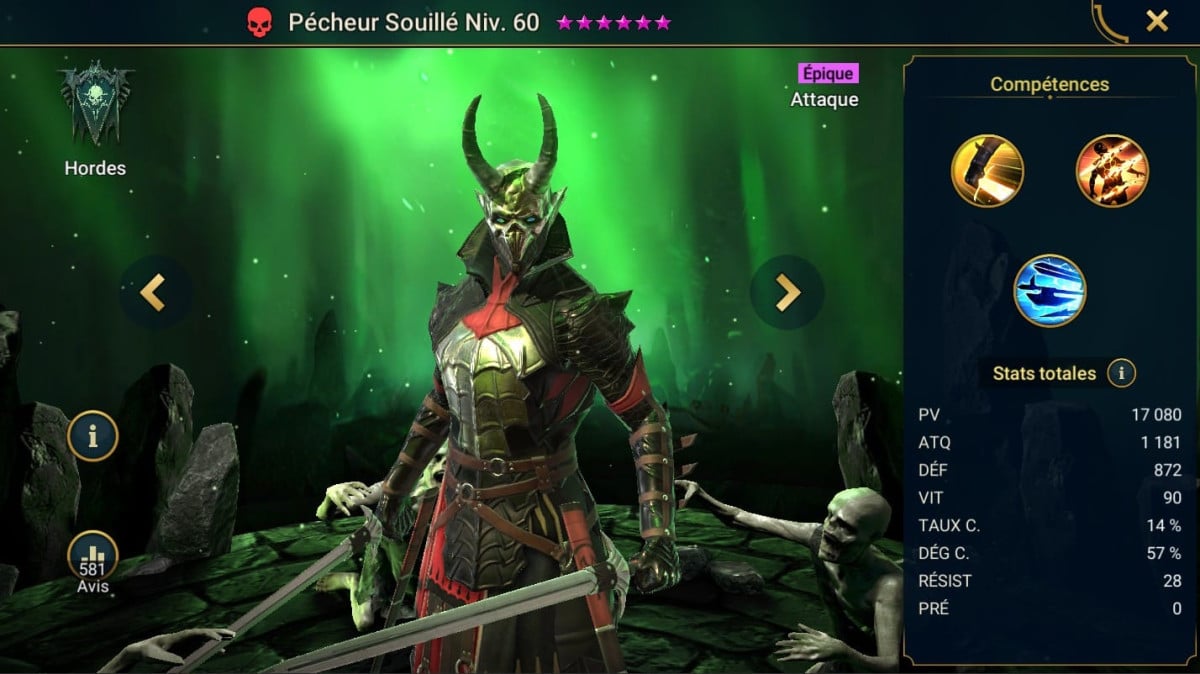Open the champion info button

[x=93, y=436]
